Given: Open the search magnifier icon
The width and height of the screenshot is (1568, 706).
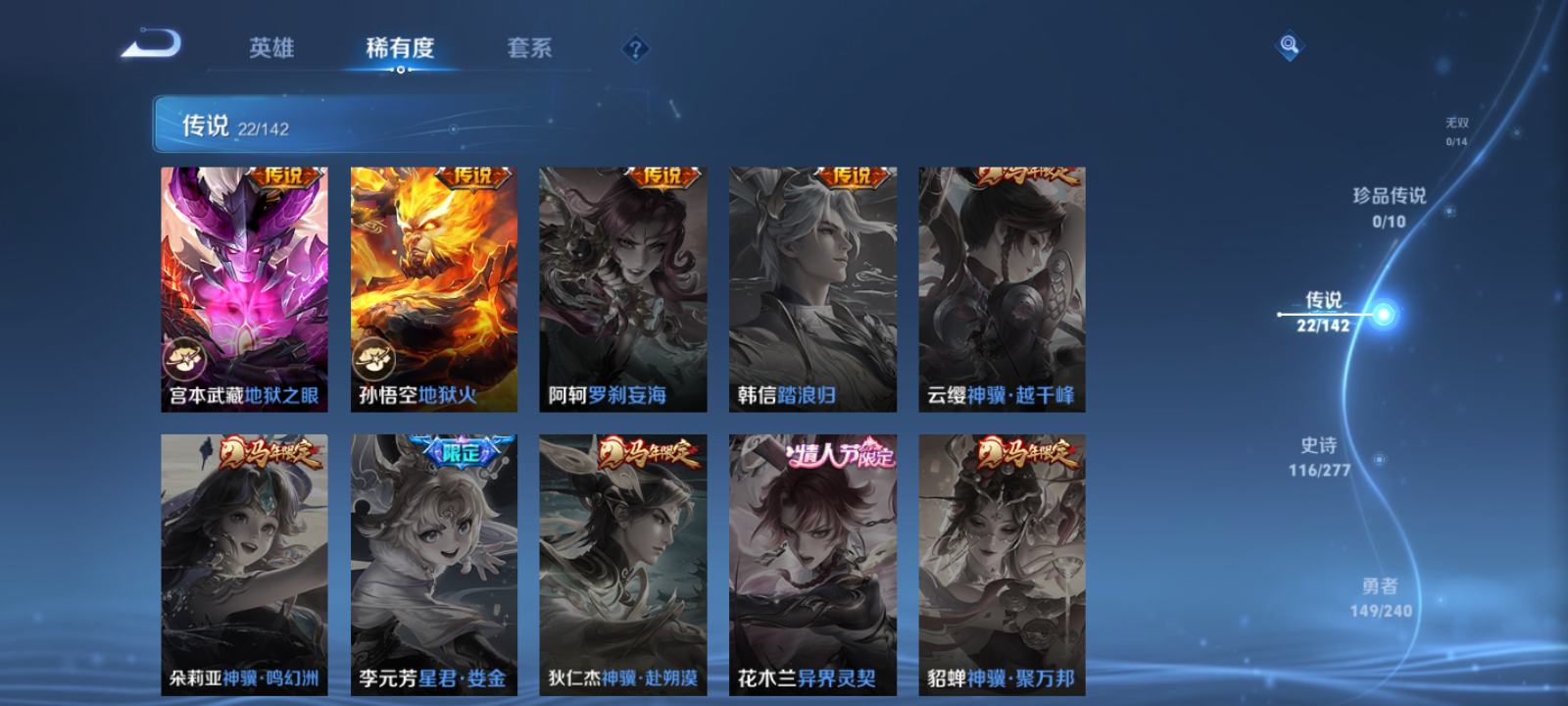Looking at the screenshot, I should 1289,43.
